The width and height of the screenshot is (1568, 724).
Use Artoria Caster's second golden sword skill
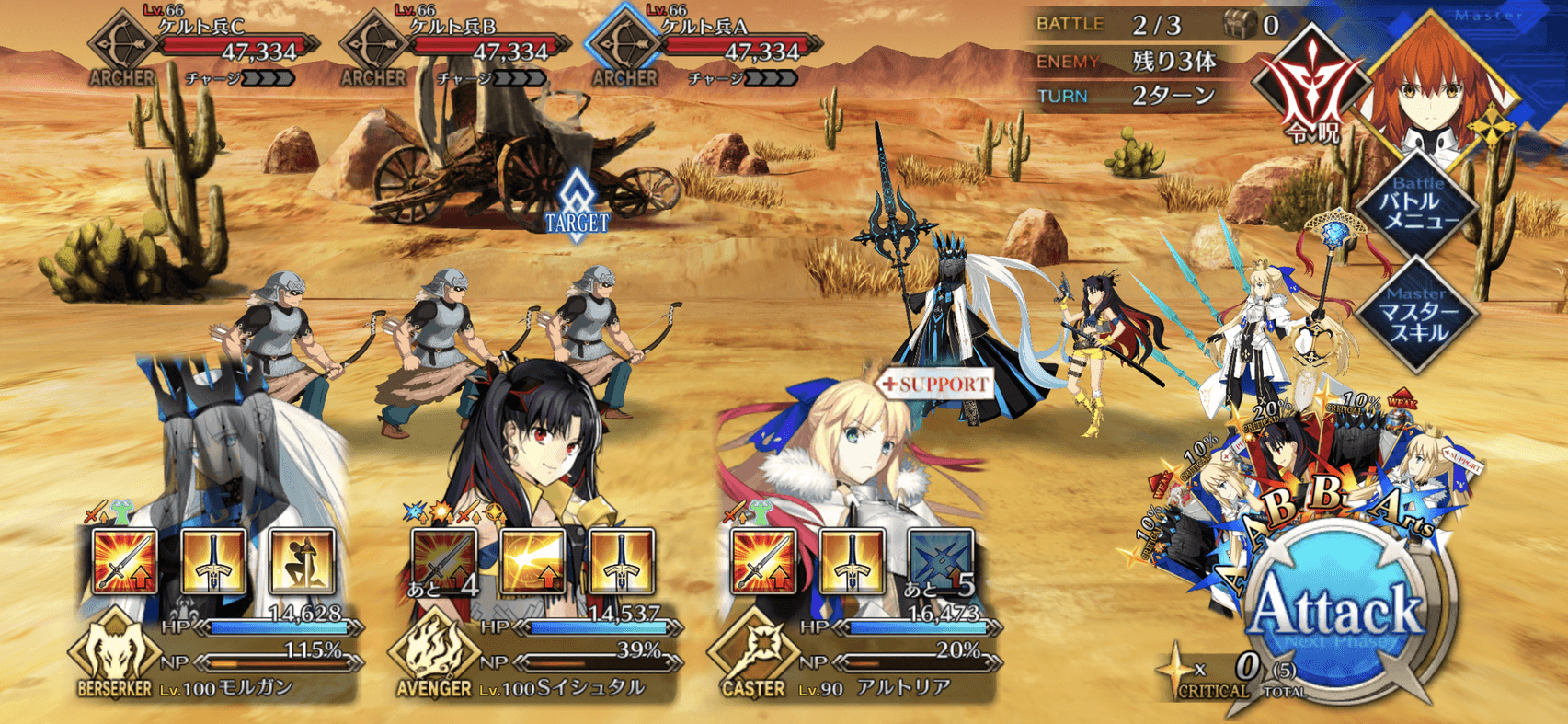coord(852,560)
